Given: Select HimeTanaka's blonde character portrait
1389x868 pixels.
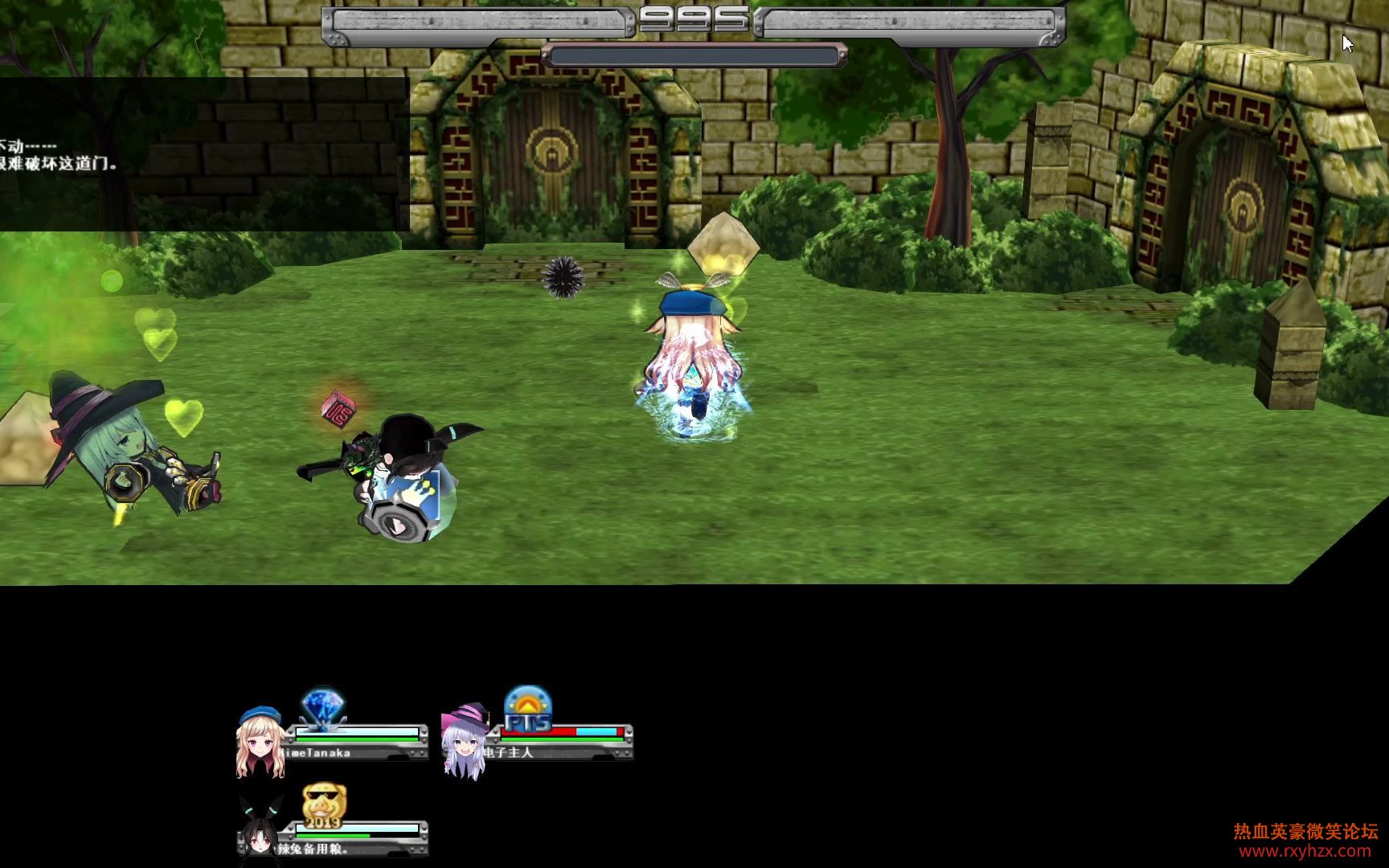Looking at the screenshot, I should 260,742.
